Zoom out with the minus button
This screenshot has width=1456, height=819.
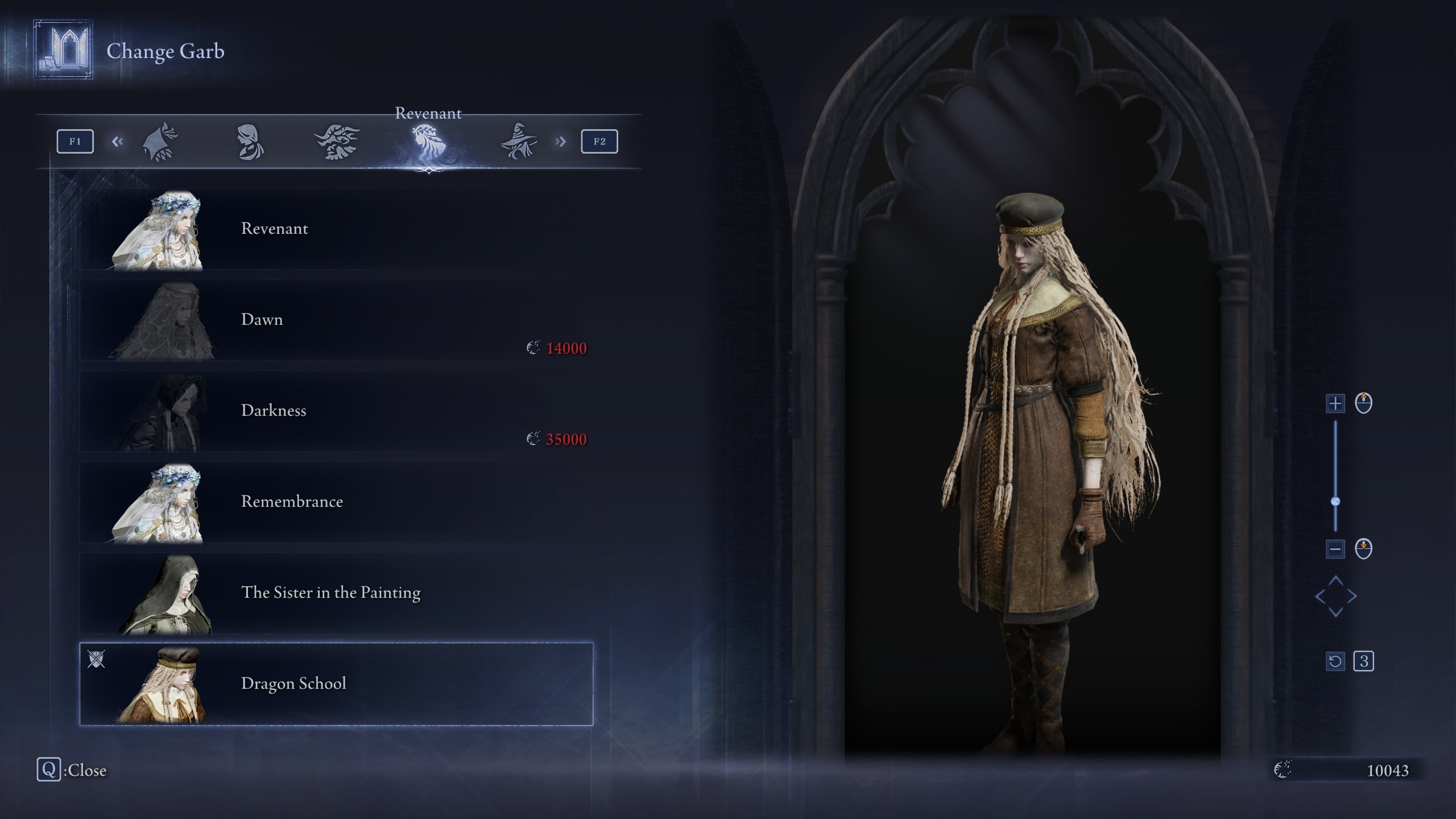point(1335,549)
